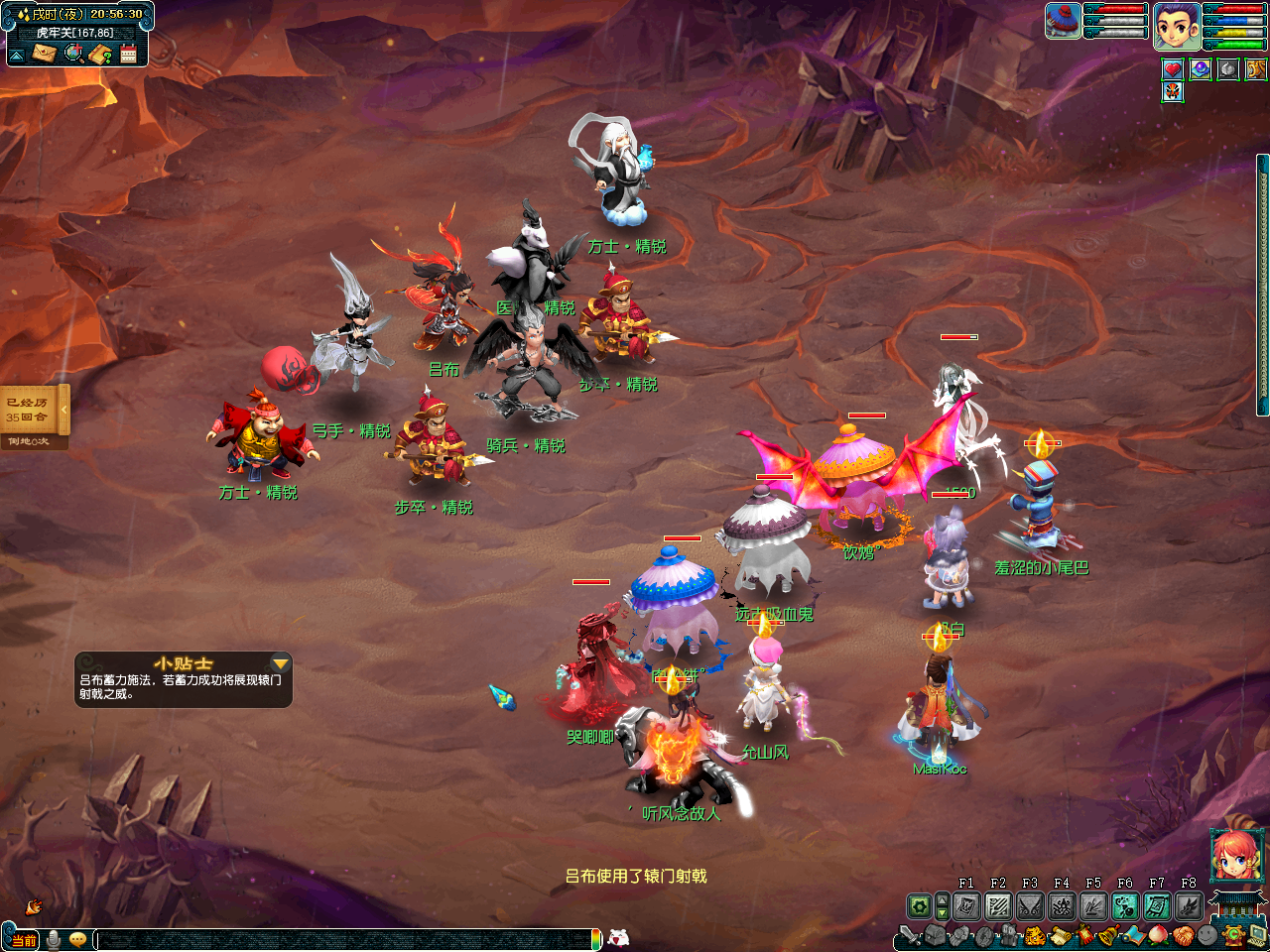Open the calendar icon
The width and height of the screenshot is (1270, 952).
[x=128, y=54]
